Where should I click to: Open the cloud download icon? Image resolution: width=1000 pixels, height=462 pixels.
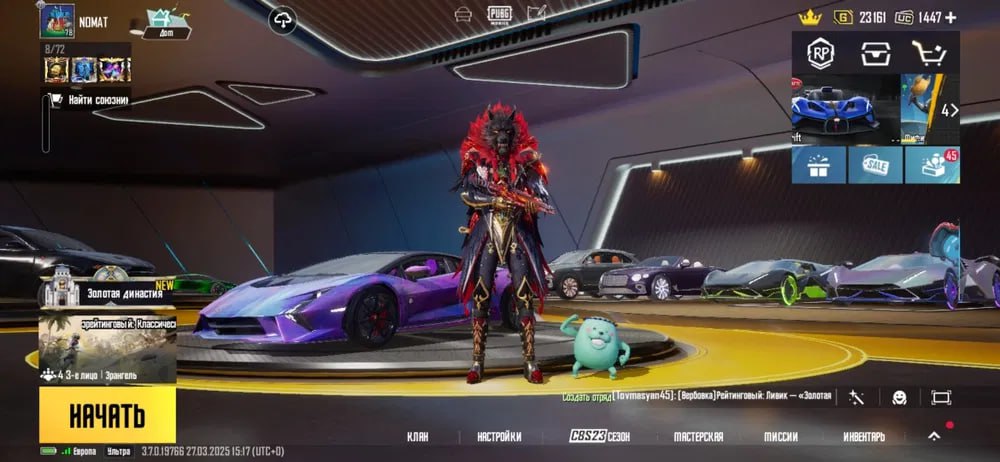[283, 20]
